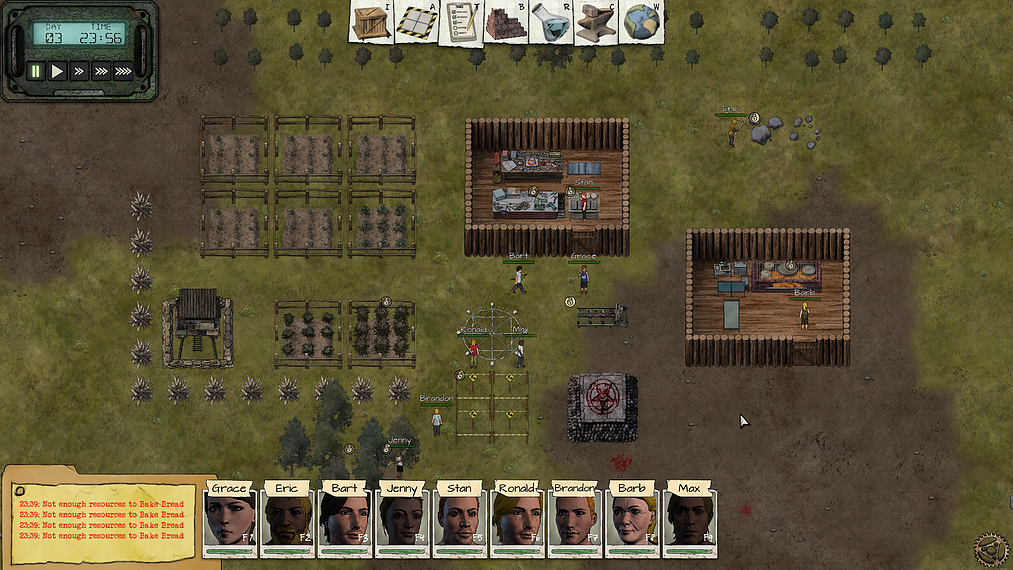Select Grace's portrait
1013x570 pixels.
pyautogui.click(x=229, y=519)
